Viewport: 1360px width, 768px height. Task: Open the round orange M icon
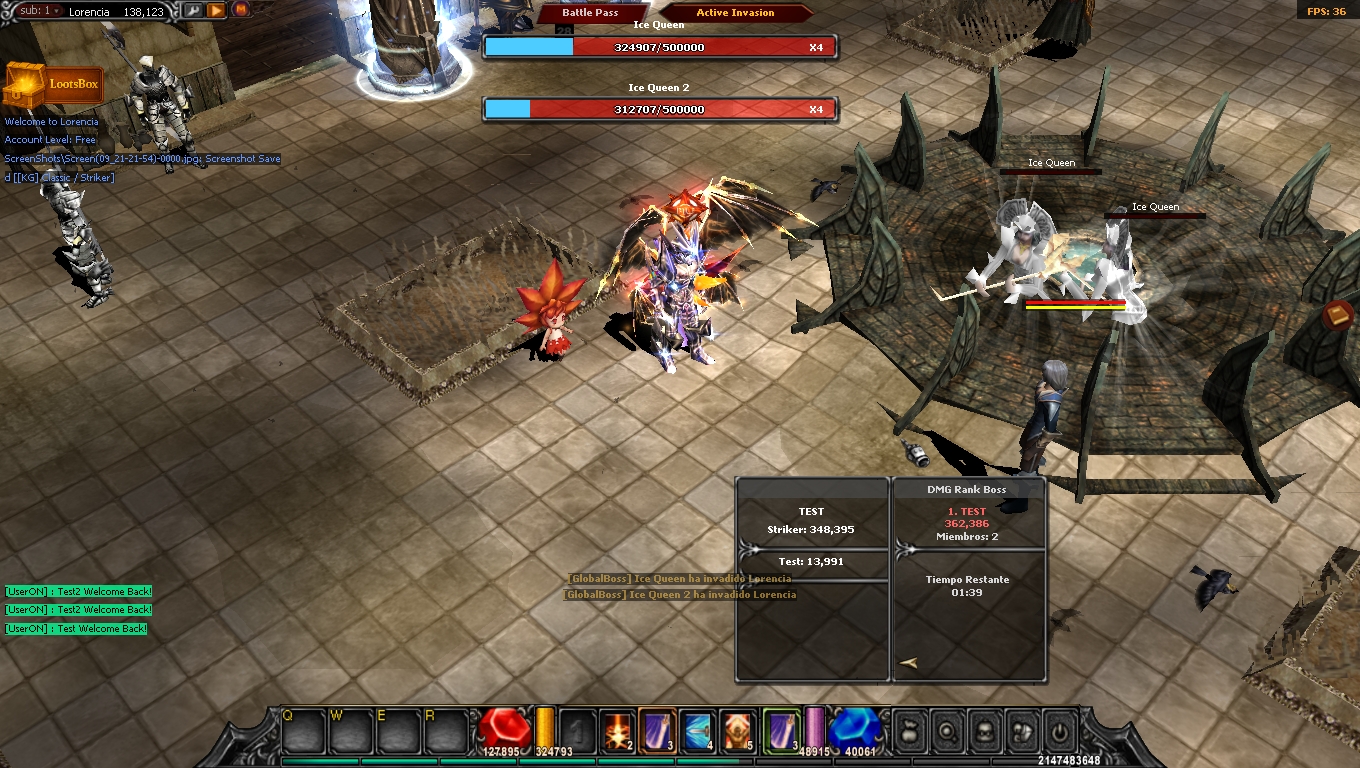coord(241,10)
